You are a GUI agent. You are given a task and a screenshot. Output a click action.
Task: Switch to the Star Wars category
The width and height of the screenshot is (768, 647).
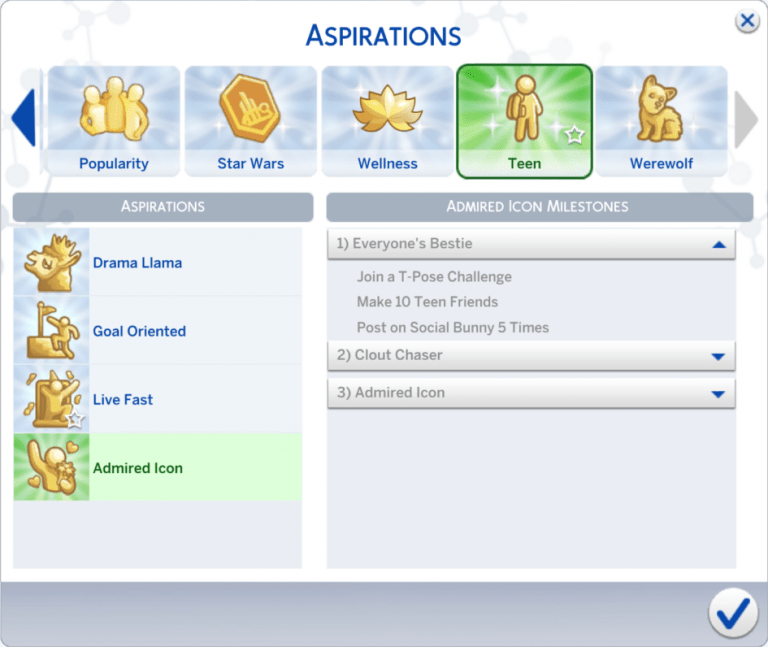250,121
